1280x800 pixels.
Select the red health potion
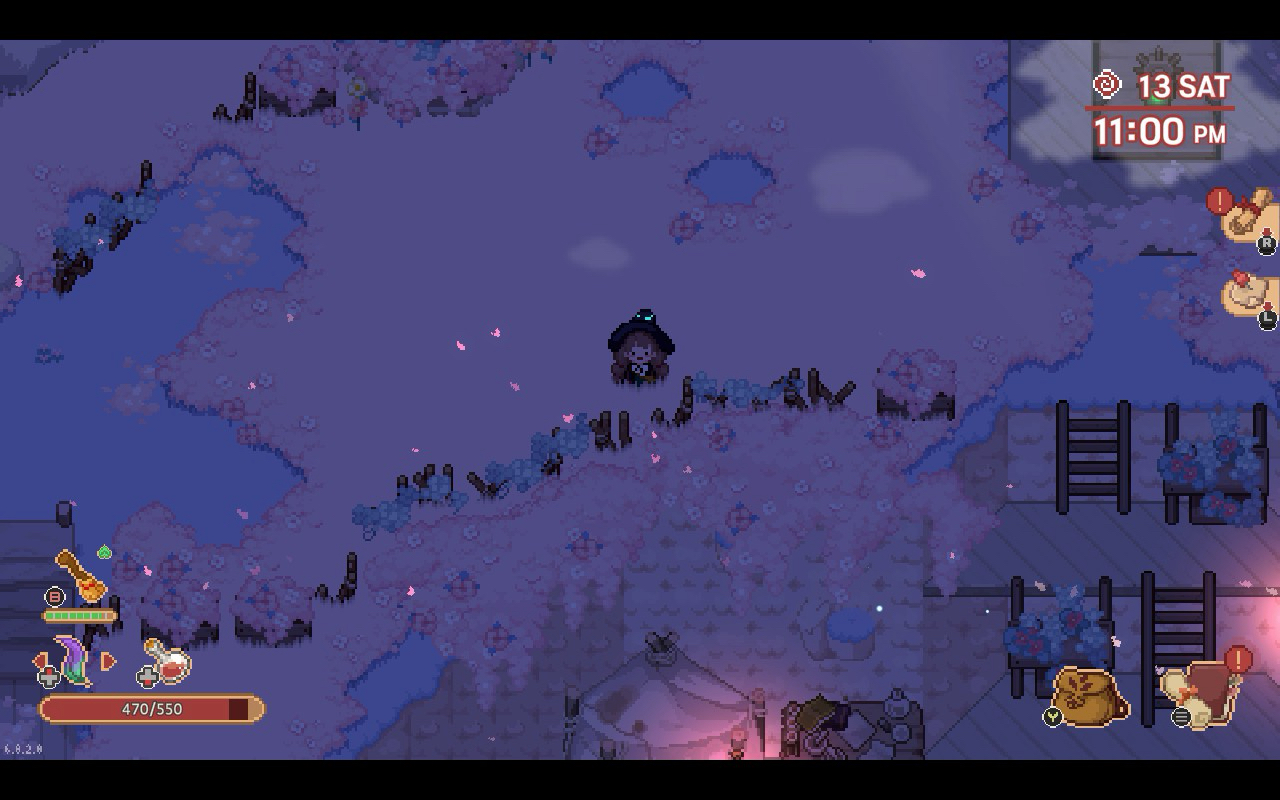pos(170,662)
